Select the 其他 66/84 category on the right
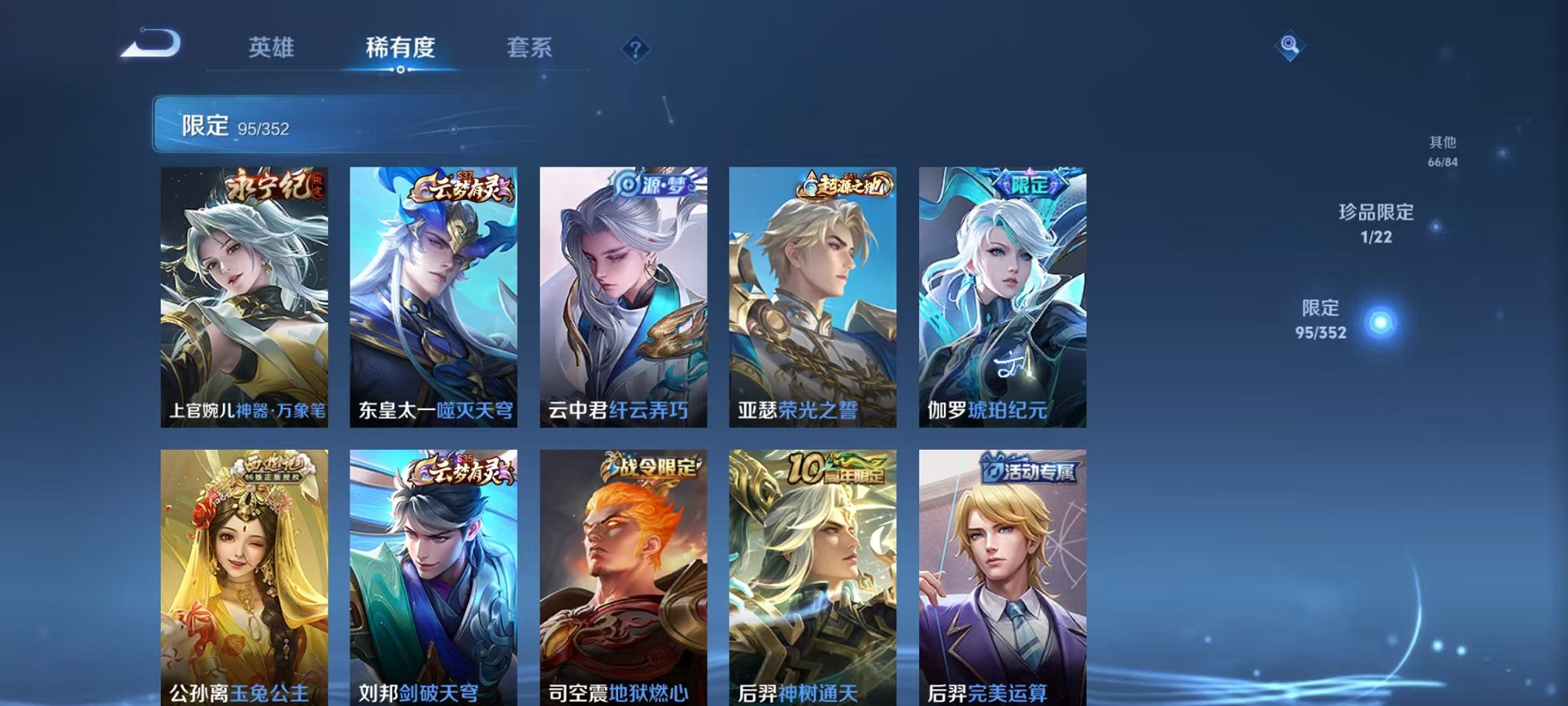This screenshot has width=1568, height=706. [x=1443, y=151]
